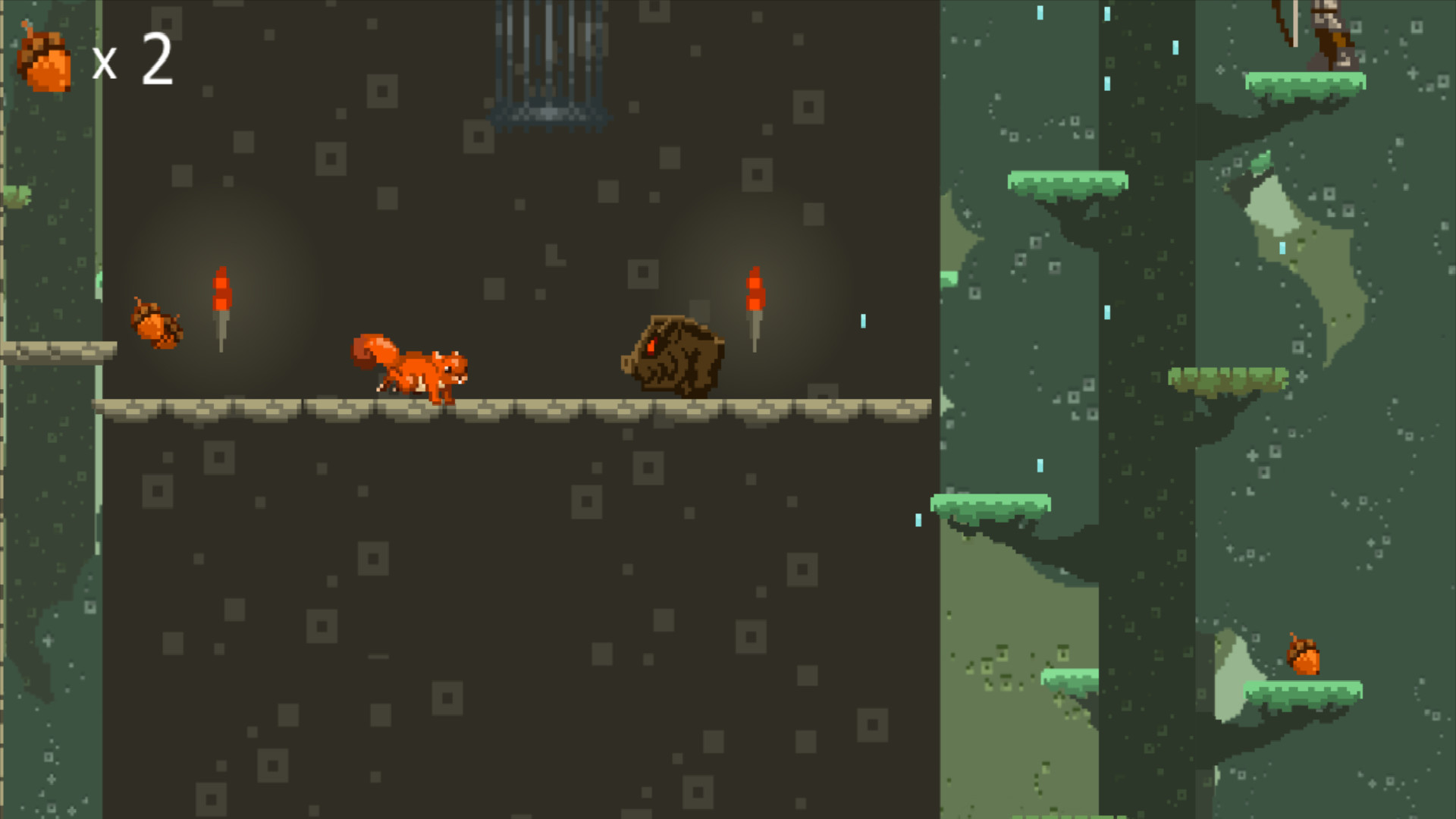Click the acorn icon in the HUD counter
This screenshot has height=819, width=1456.
[45, 57]
